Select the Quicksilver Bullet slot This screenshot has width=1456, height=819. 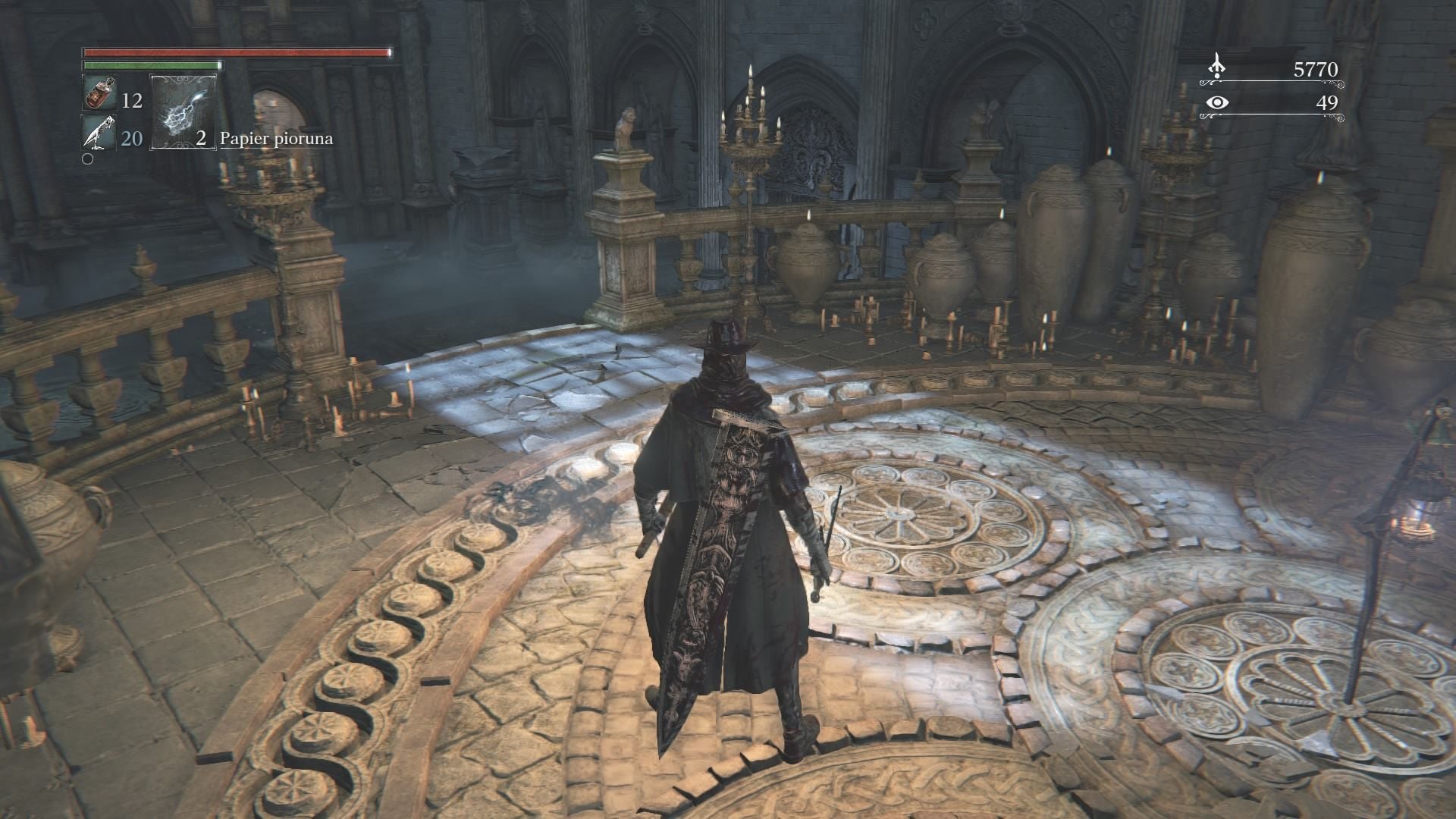99,135
